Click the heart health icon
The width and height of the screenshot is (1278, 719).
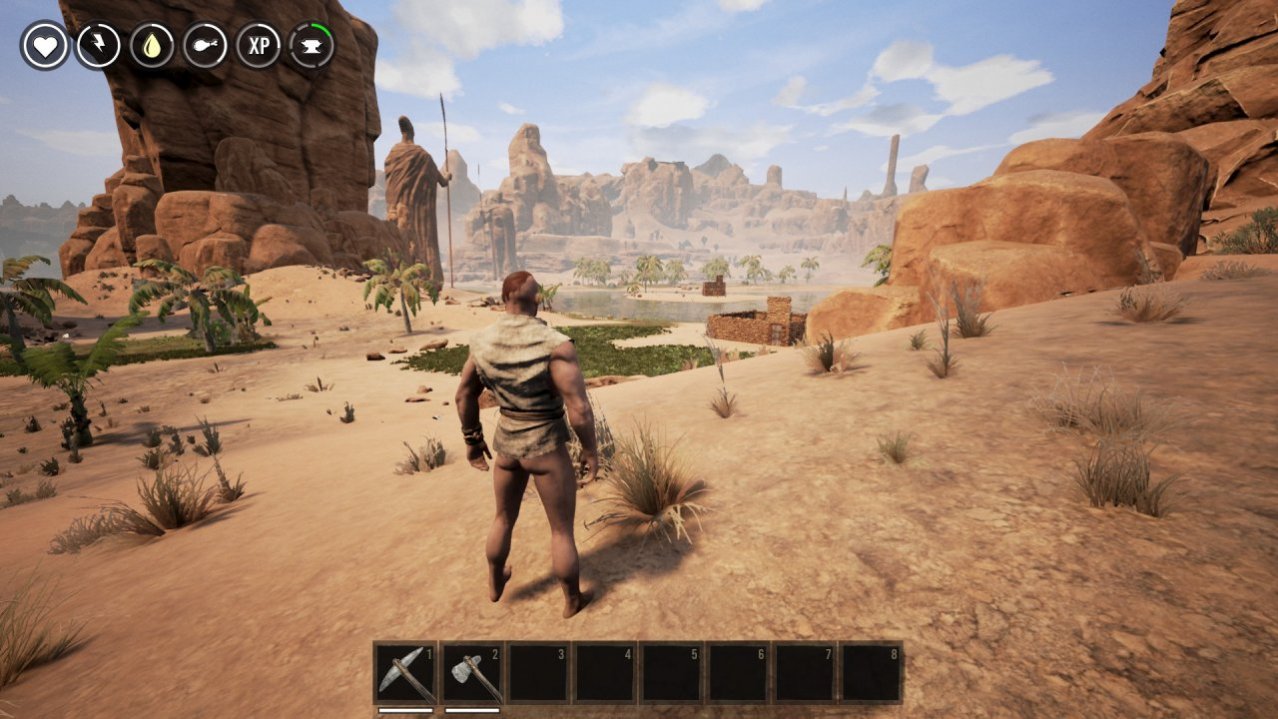coord(45,46)
